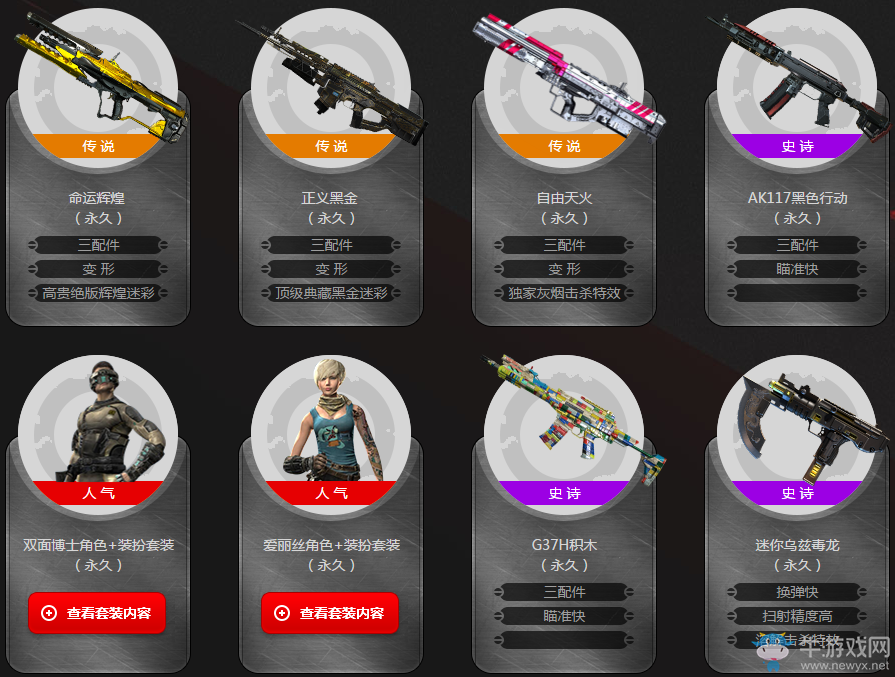Select the G37H积木 colorful rifle image
The height and width of the screenshot is (677, 895).
565,420
